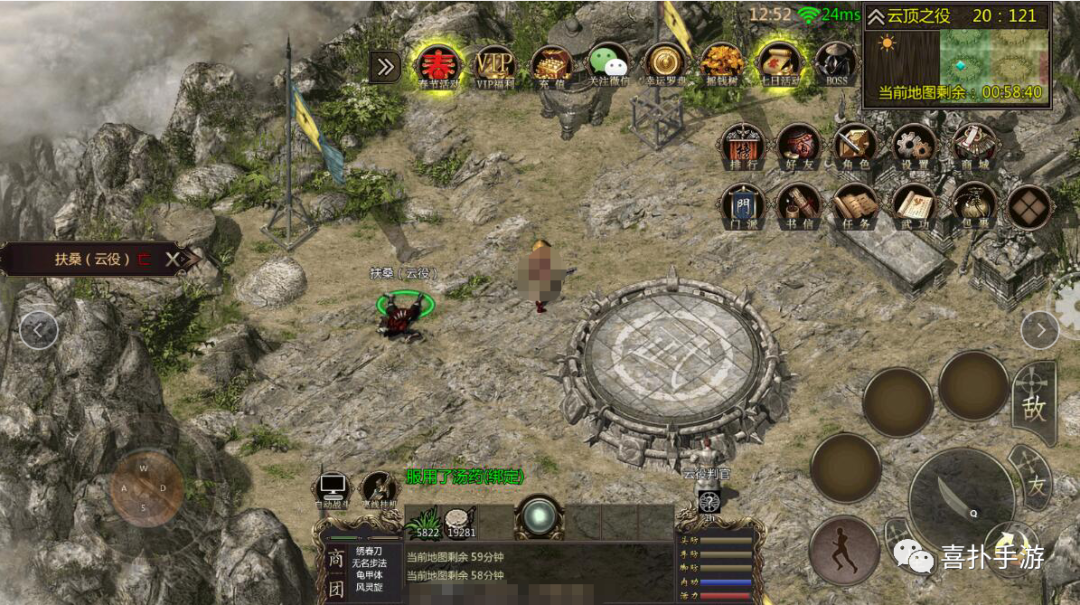Image resolution: width=1080 pixels, height=605 pixels.
Task: Open the 七日活动 seven-day event
Action: (x=778, y=65)
